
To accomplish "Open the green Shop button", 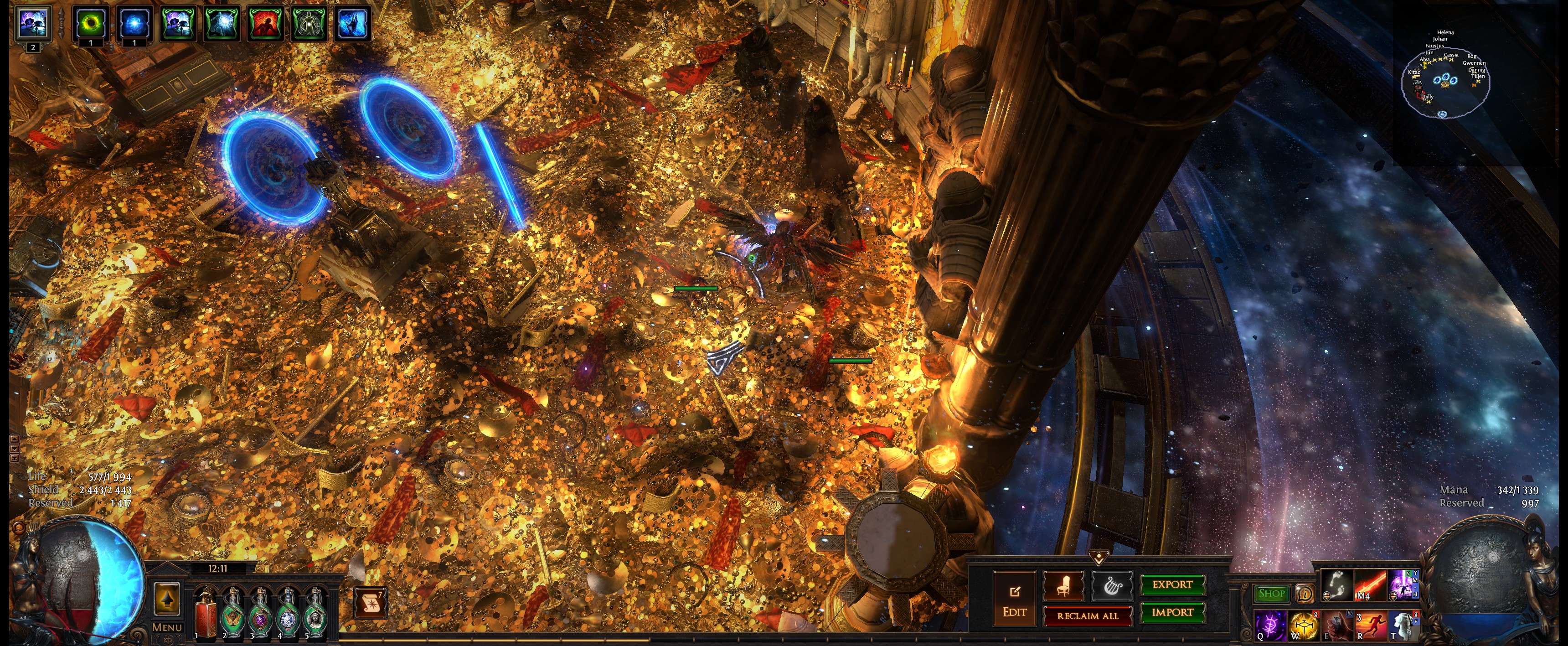I will (1271, 593).
